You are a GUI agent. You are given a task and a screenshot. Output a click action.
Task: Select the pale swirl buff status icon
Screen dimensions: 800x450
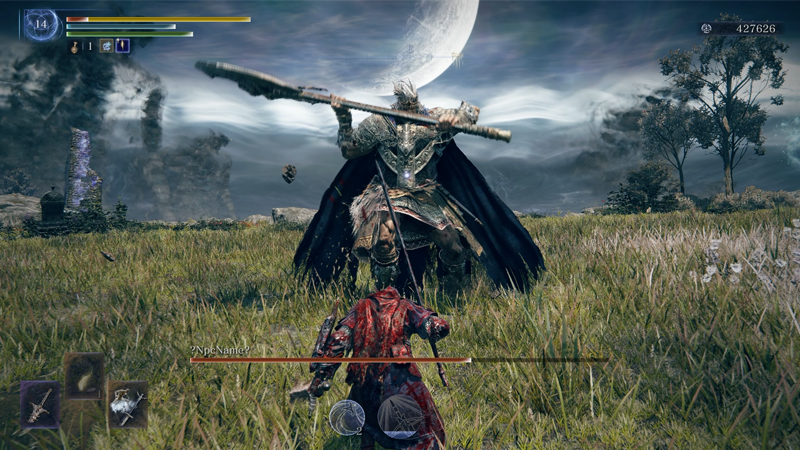(x=106, y=45)
